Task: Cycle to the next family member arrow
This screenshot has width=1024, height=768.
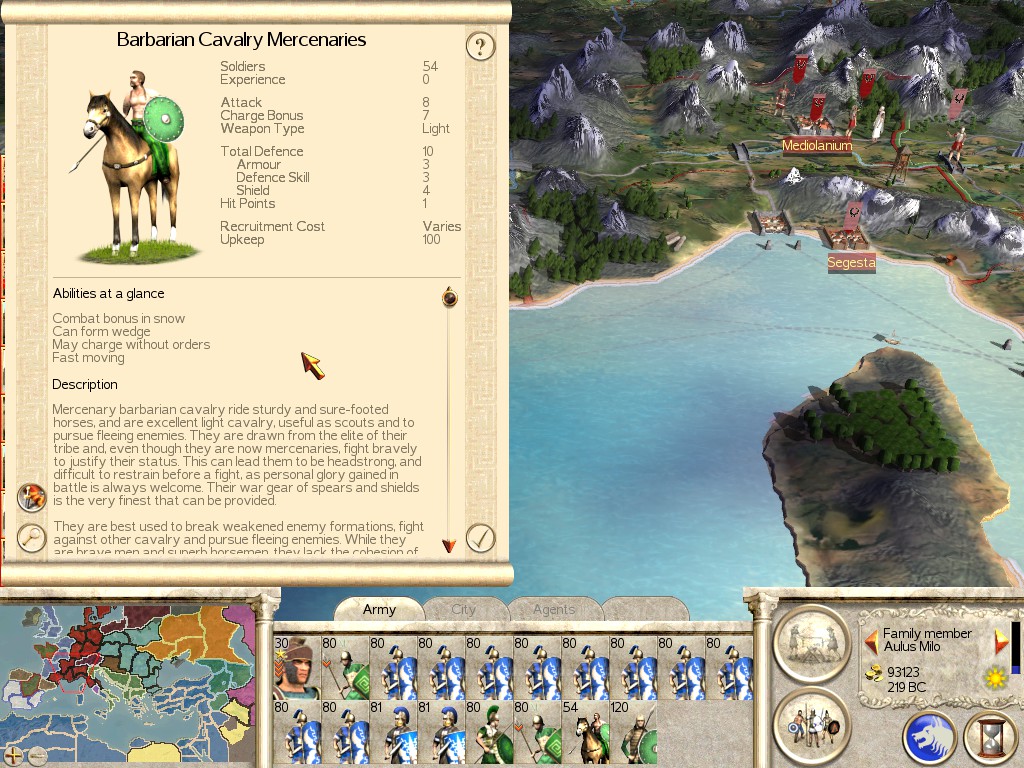Action: click(1001, 641)
